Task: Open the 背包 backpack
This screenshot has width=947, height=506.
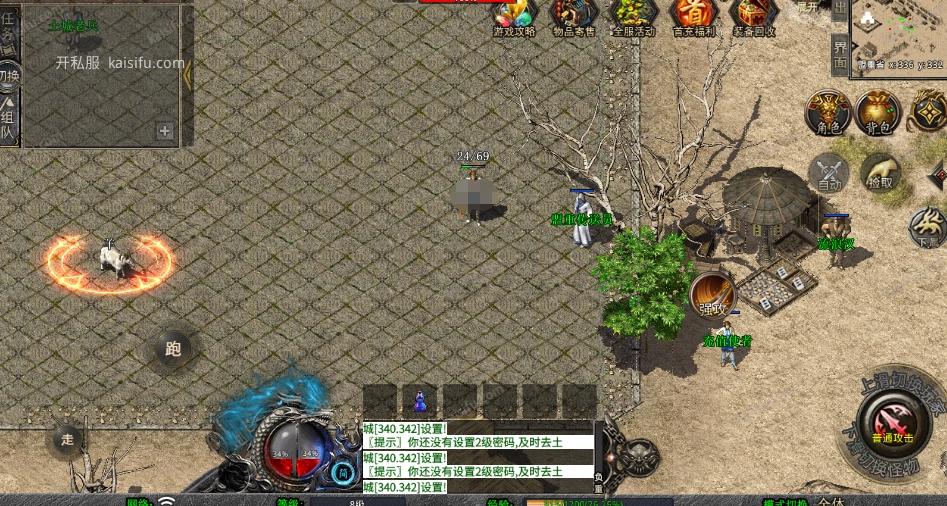Action: pyautogui.click(x=878, y=112)
